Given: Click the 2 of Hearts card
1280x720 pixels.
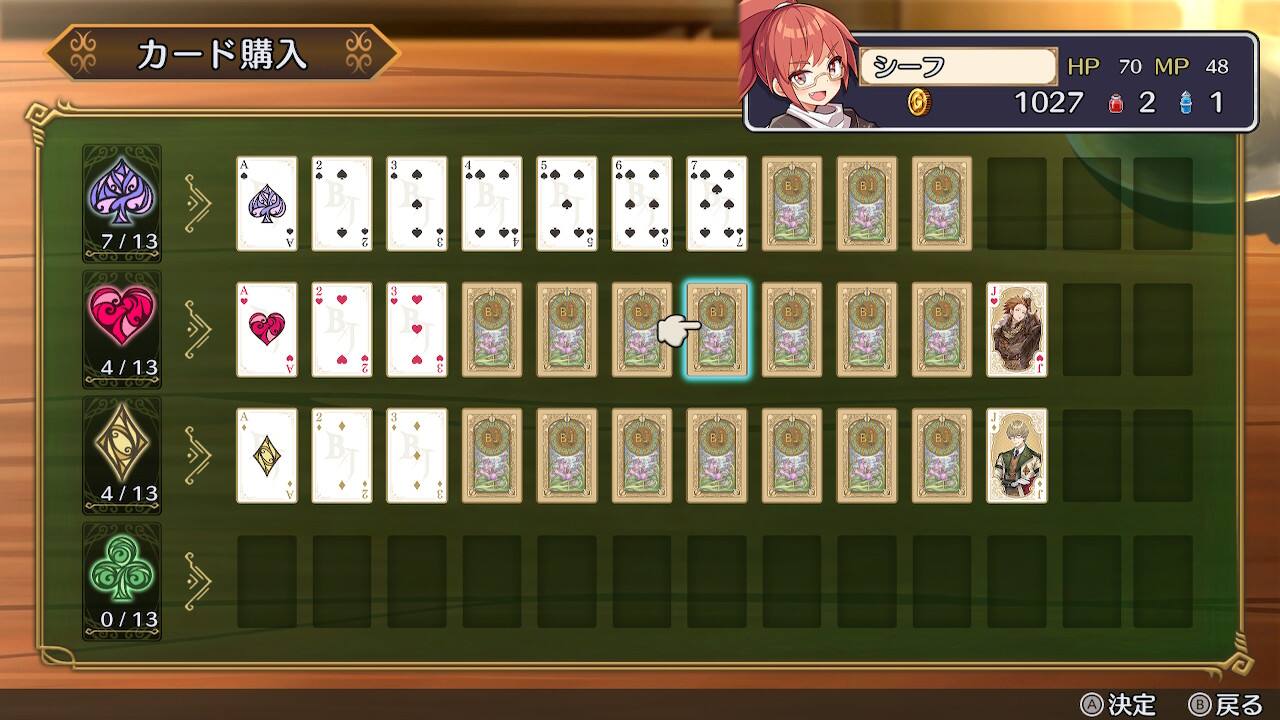Looking at the screenshot, I should pos(342,329).
